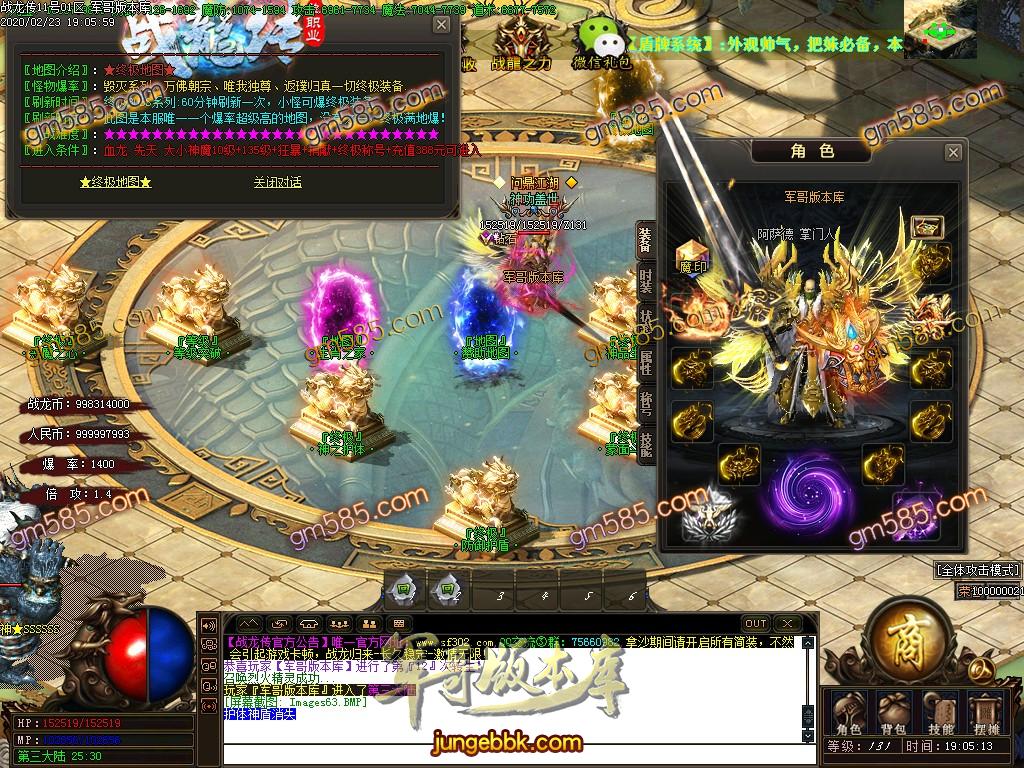Open the 微信礼包 gift icon

(x=601, y=45)
